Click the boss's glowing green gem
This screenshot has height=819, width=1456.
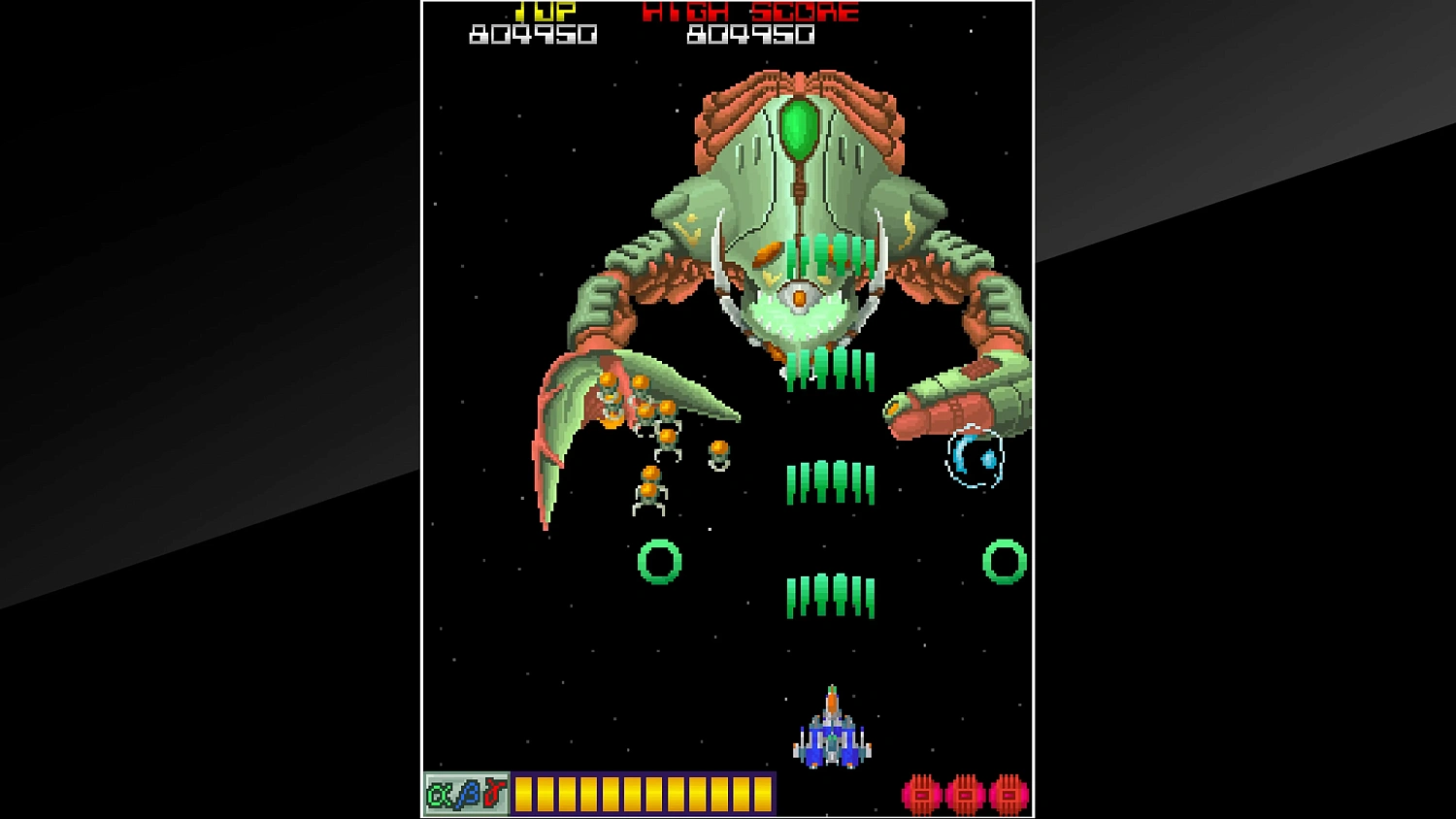coord(800,127)
